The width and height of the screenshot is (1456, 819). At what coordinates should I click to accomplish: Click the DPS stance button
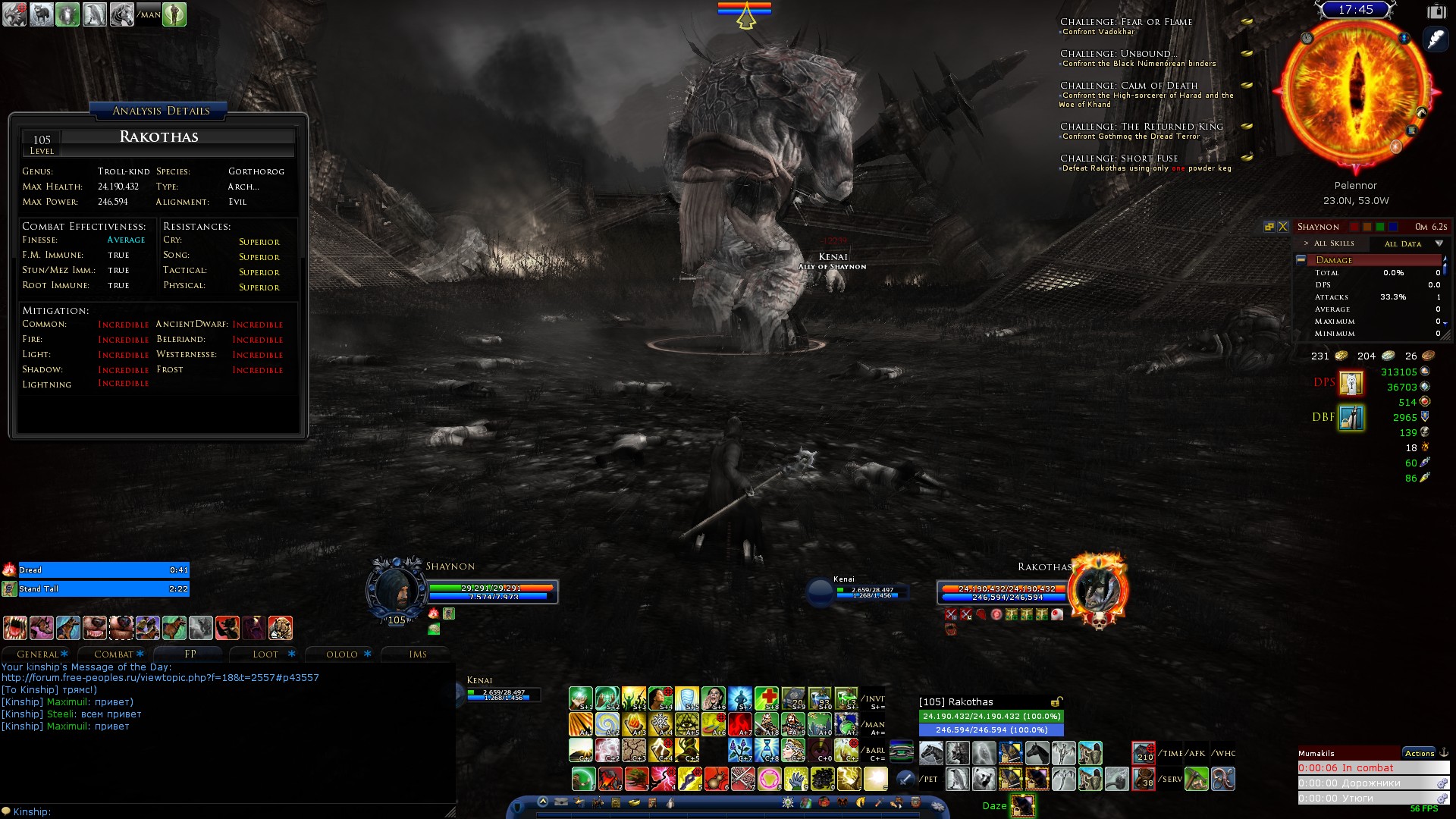1351,383
